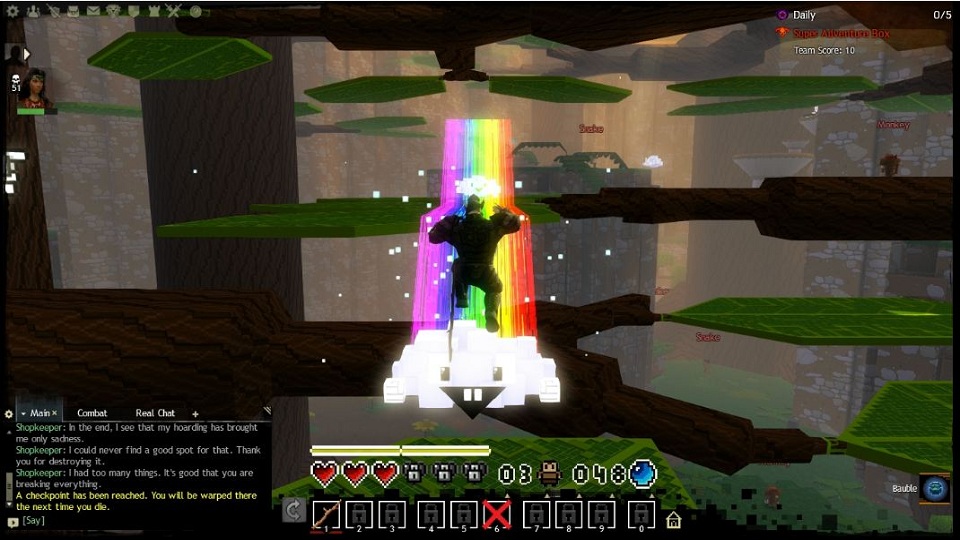Open the gear game menu icon

(x=13, y=12)
